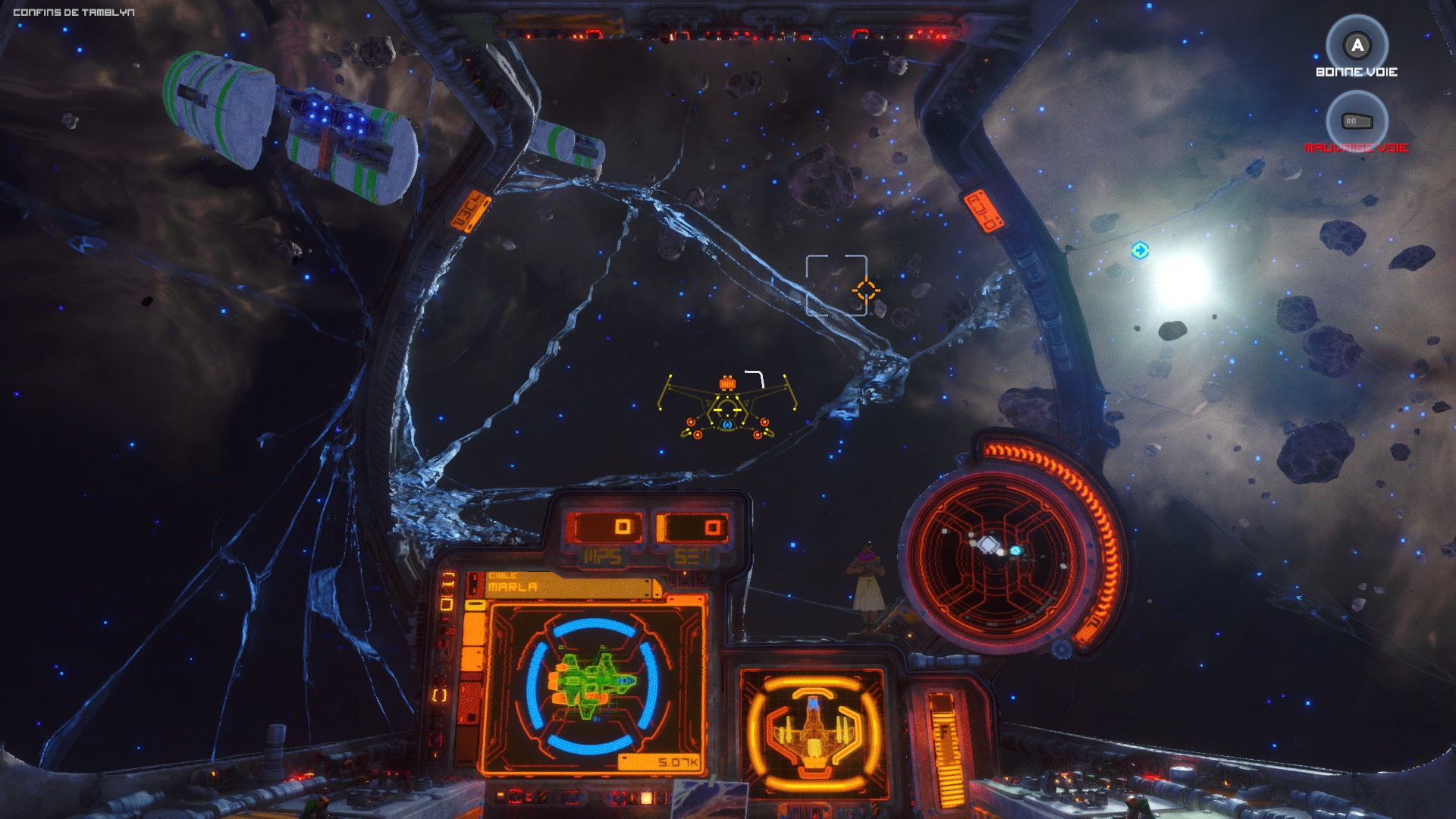
Task: Select the blue waypoint arrow marker
Action: coord(1140,250)
